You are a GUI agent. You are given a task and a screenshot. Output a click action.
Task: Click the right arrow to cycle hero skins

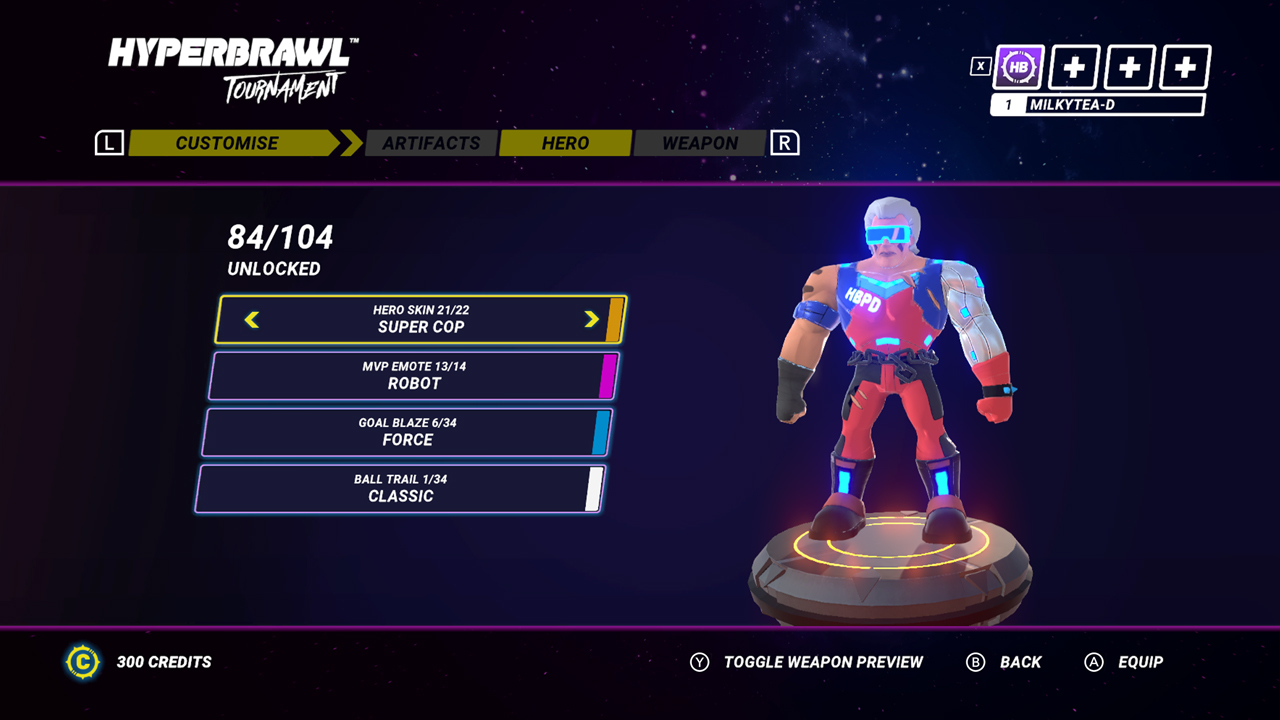tap(593, 319)
